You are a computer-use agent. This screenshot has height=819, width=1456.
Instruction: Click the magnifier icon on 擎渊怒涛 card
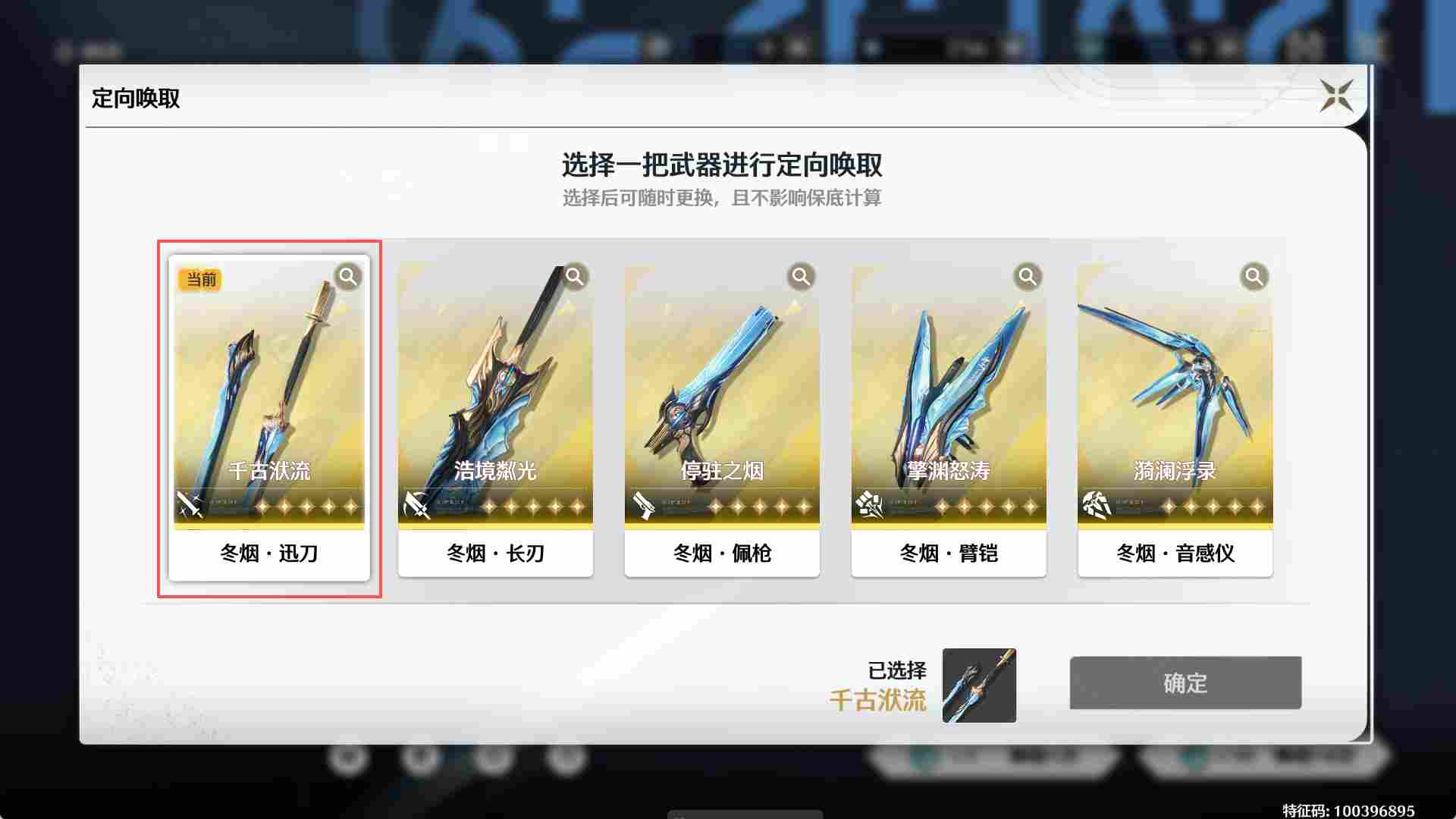[x=1028, y=278]
